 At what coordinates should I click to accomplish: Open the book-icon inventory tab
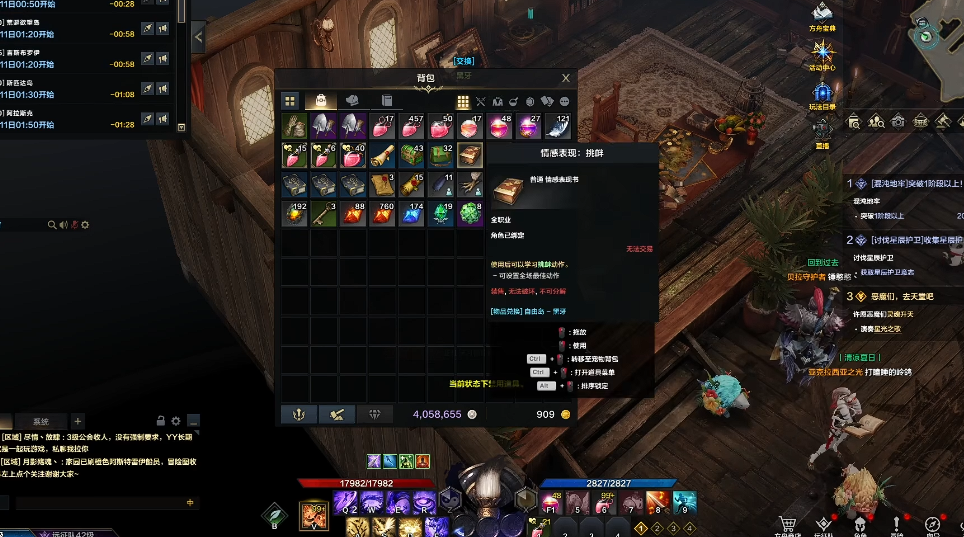(x=386, y=101)
